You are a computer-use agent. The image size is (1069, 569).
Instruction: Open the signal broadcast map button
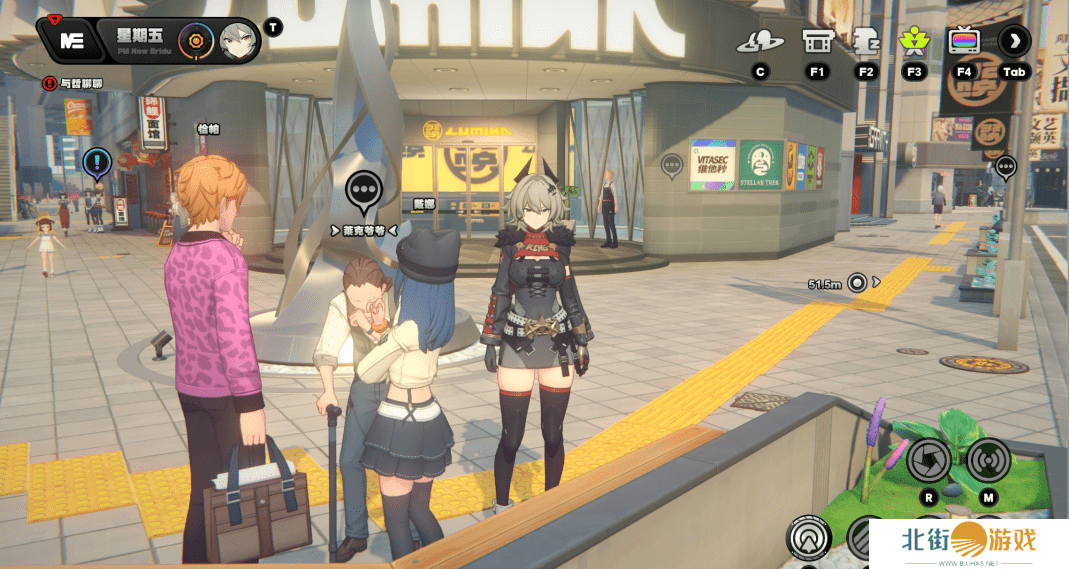pyautogui.click(x=988, y=460)
